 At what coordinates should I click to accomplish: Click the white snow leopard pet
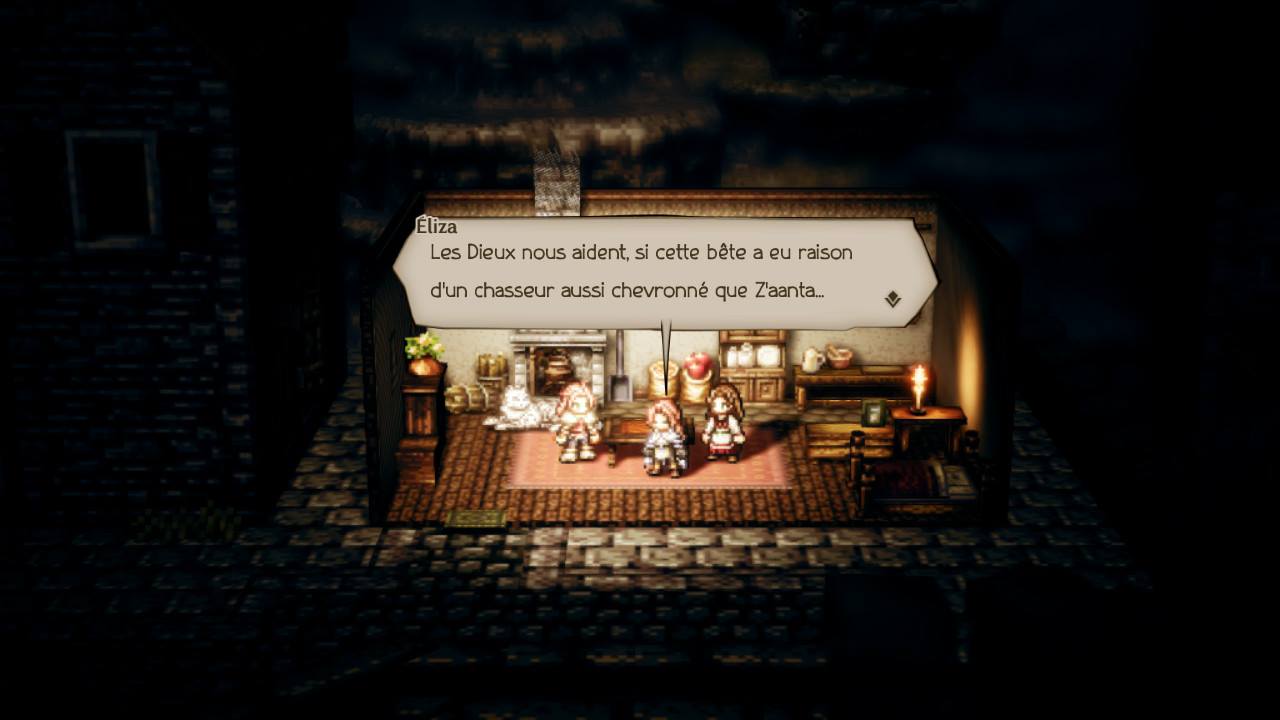[x=518, y=407]
